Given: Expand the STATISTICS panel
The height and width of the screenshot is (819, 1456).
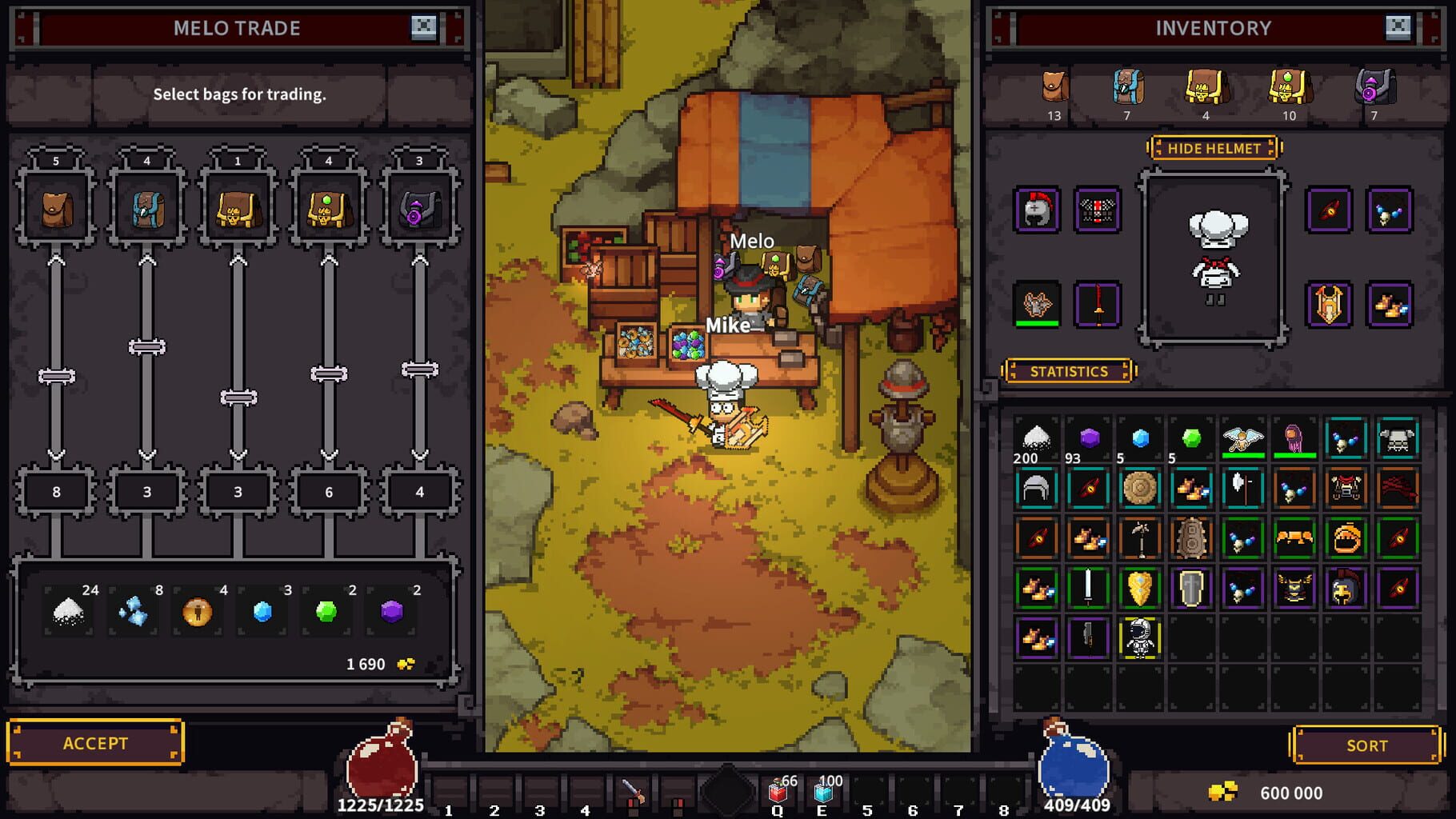Looking at the screenshot, I should (x=1068, y=371).
